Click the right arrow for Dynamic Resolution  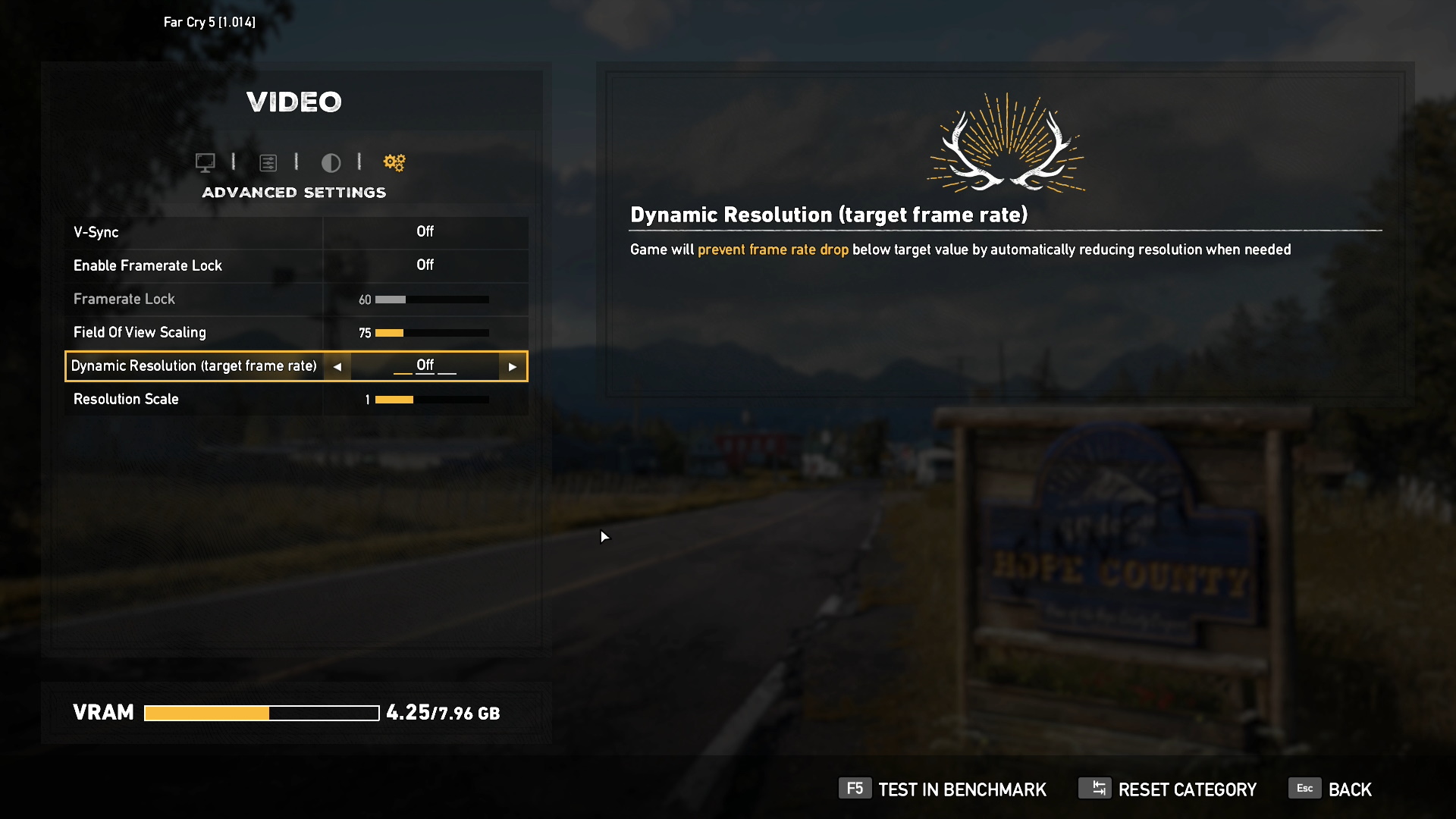513,367
